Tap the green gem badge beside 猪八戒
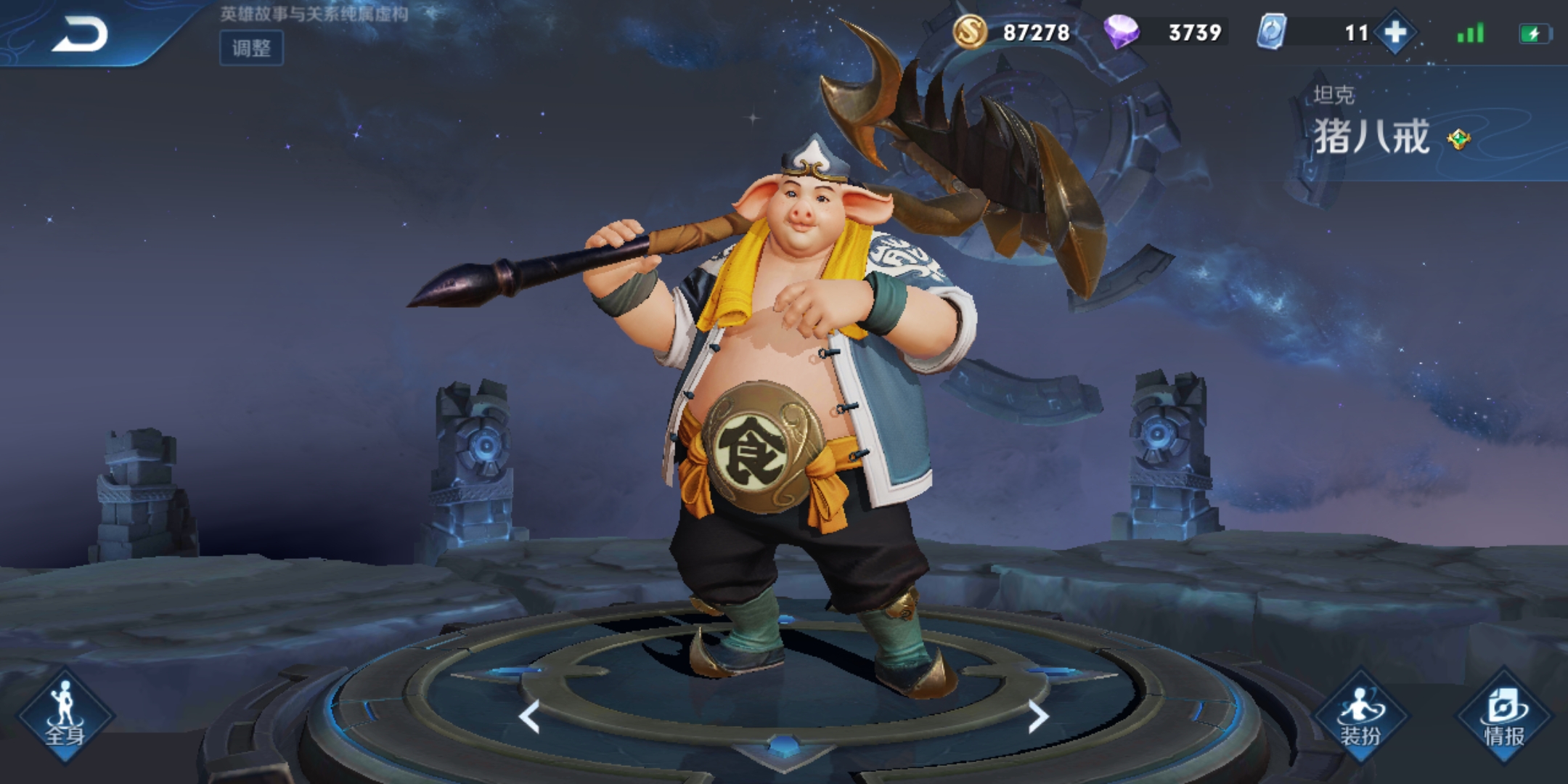1568x784 pixels. tap(1458, 139)
